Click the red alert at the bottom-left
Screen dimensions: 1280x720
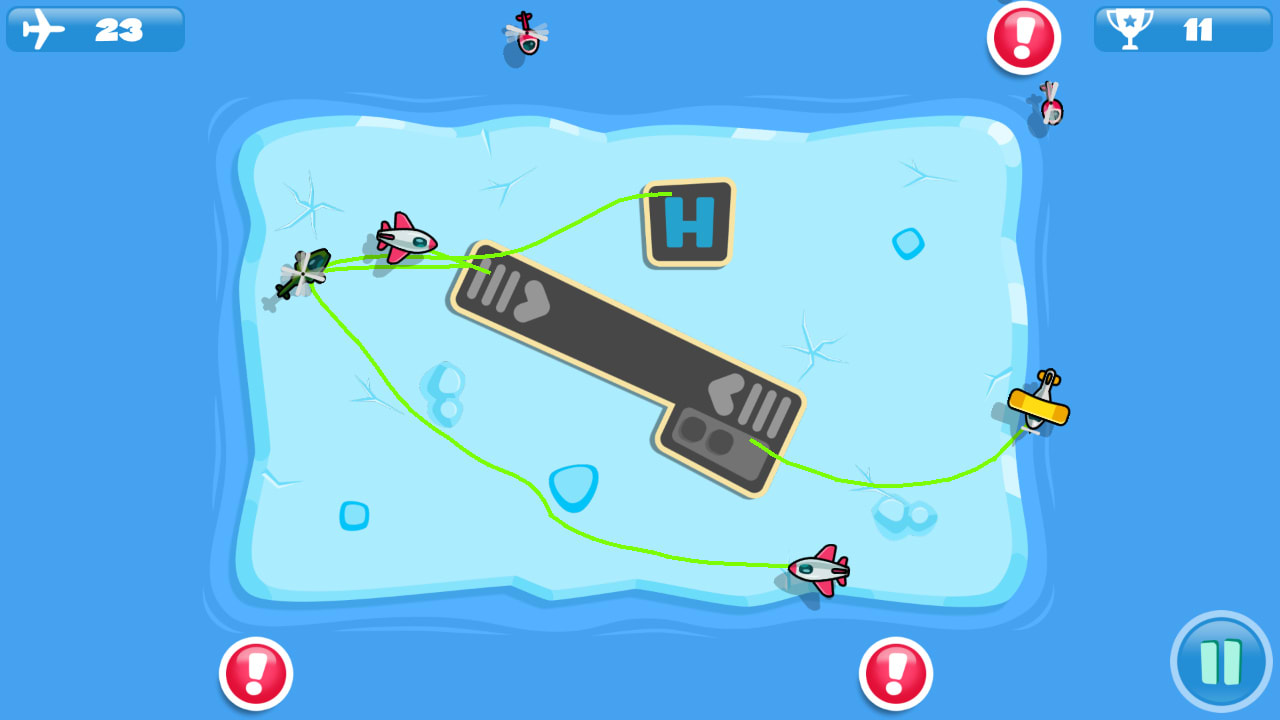(x=256, y=672)
